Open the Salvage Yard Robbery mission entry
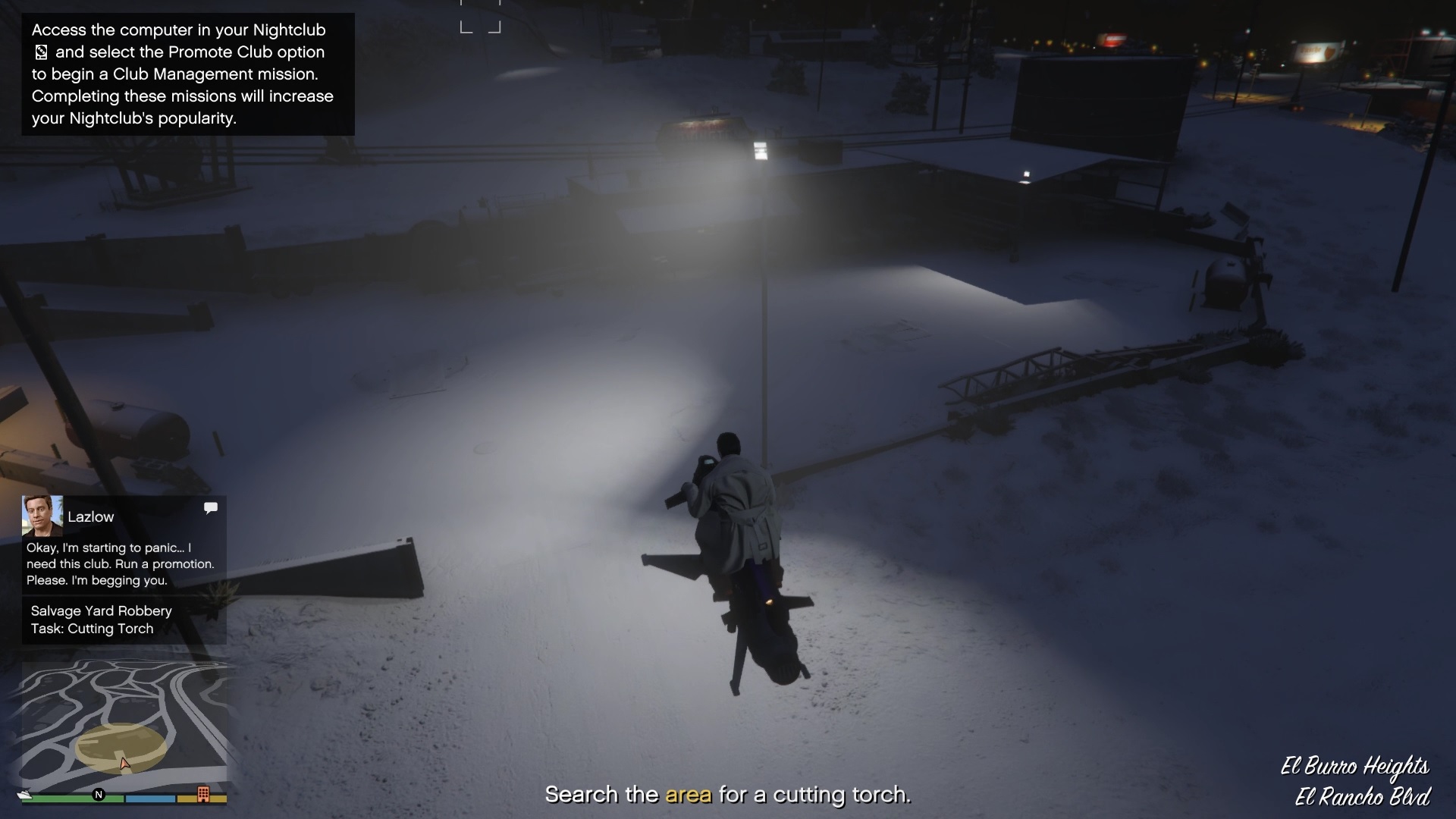The height and width of the screenshot is (819, 1456). 101,611
